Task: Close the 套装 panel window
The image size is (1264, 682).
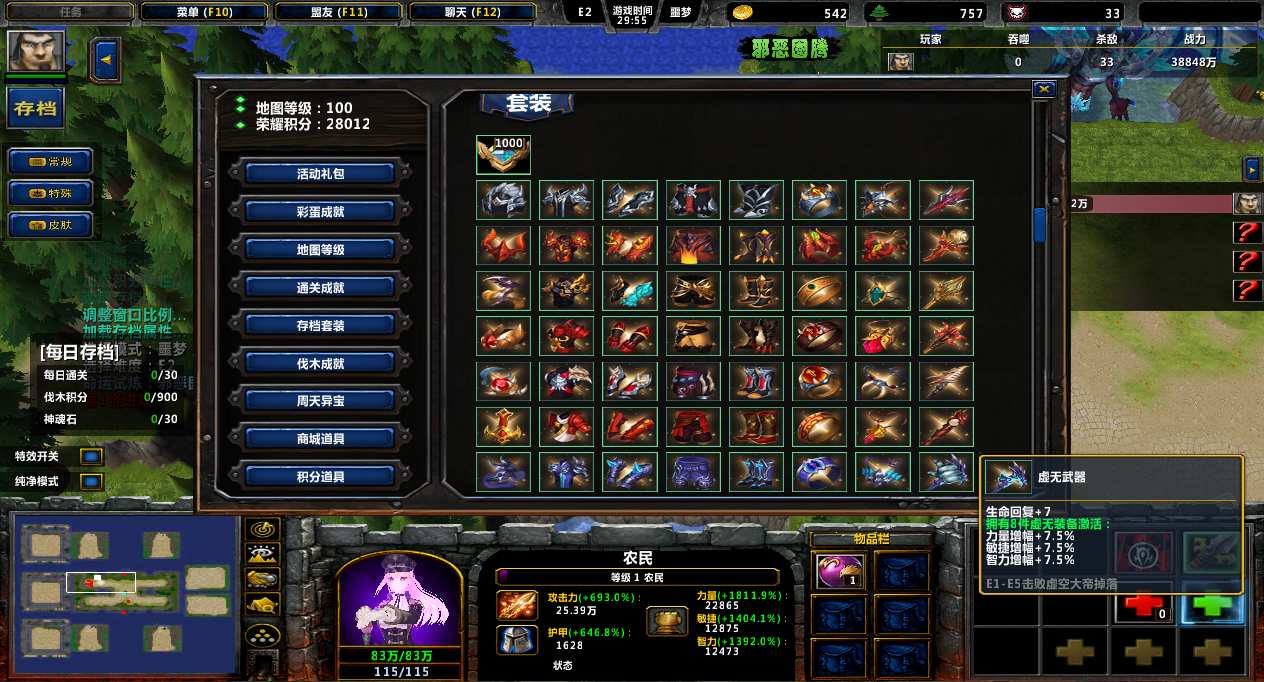Action: (x=1044, y=89)
